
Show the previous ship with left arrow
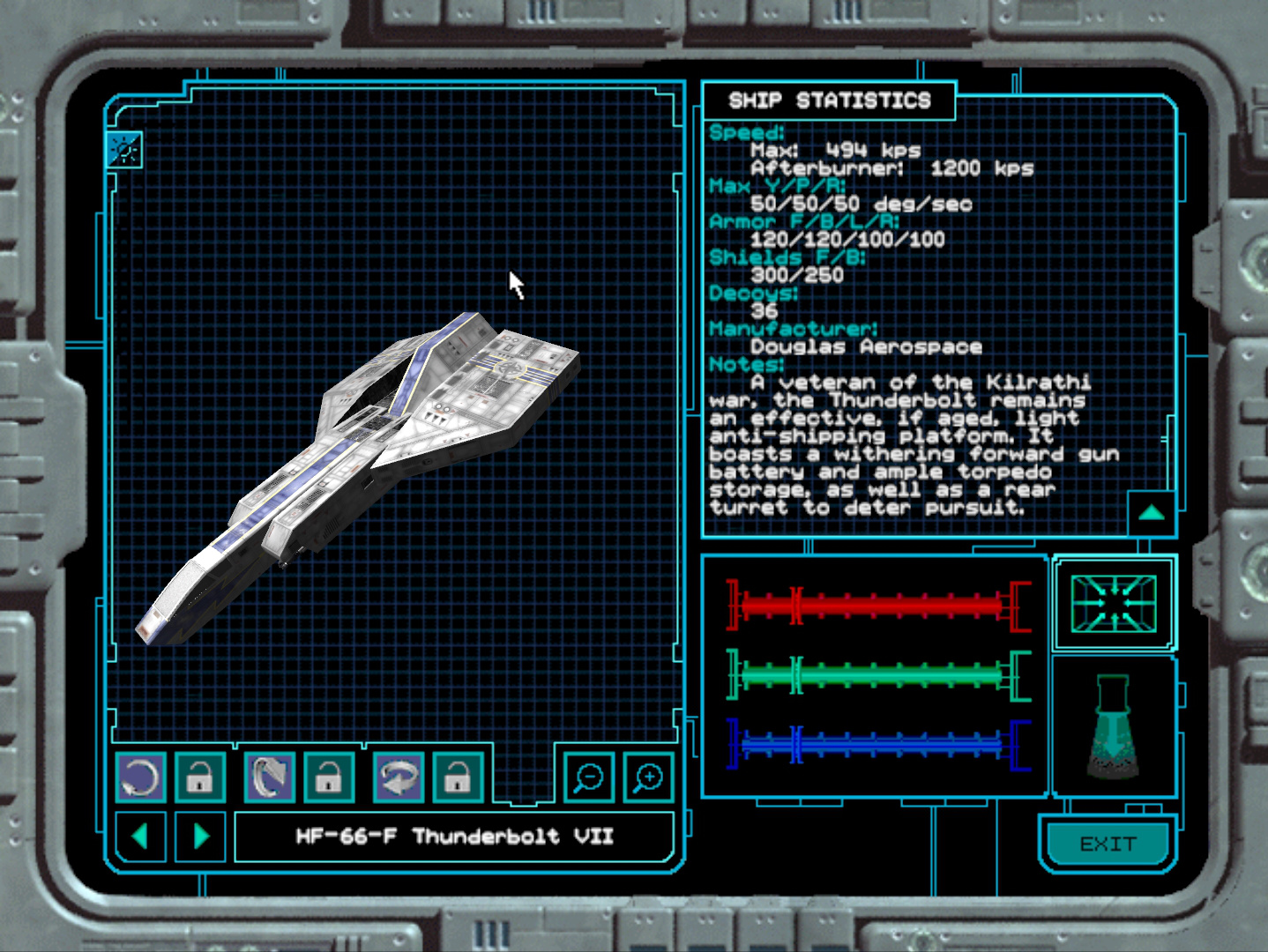pos(140,836)
